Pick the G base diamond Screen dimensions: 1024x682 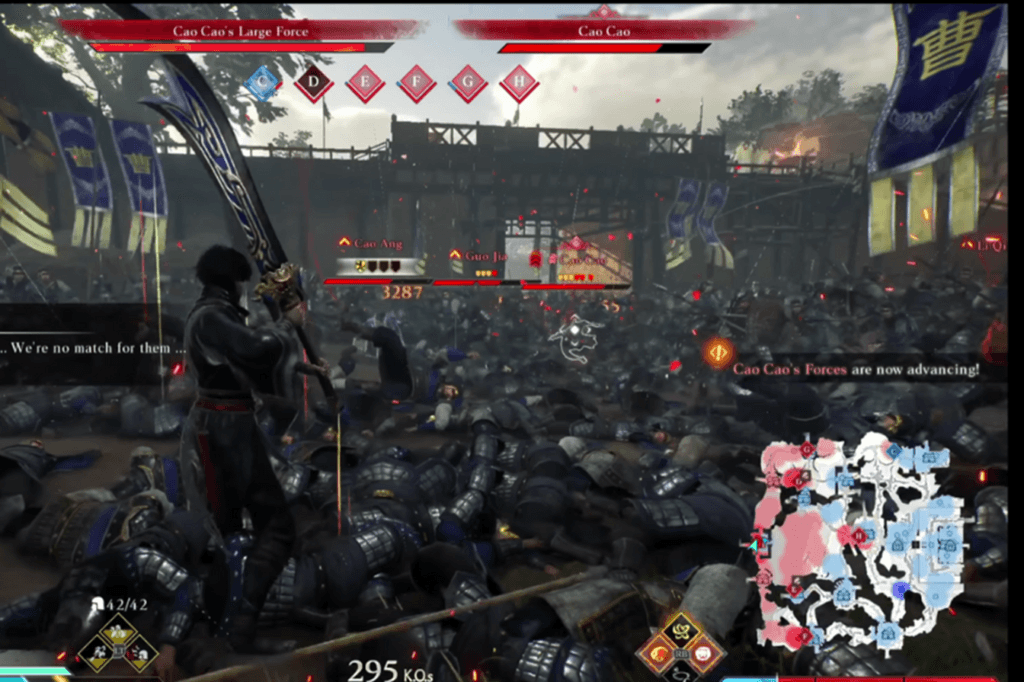point(467,83)
